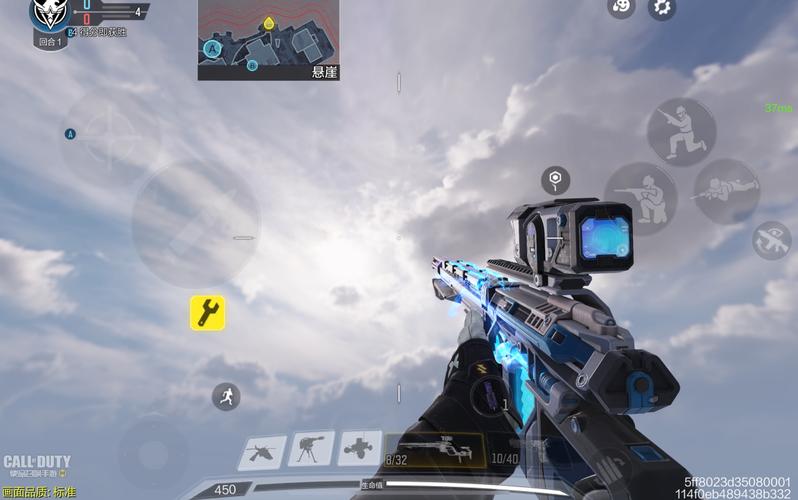
Task: Toggle the sprint running-man button
Action: (226, 396)
